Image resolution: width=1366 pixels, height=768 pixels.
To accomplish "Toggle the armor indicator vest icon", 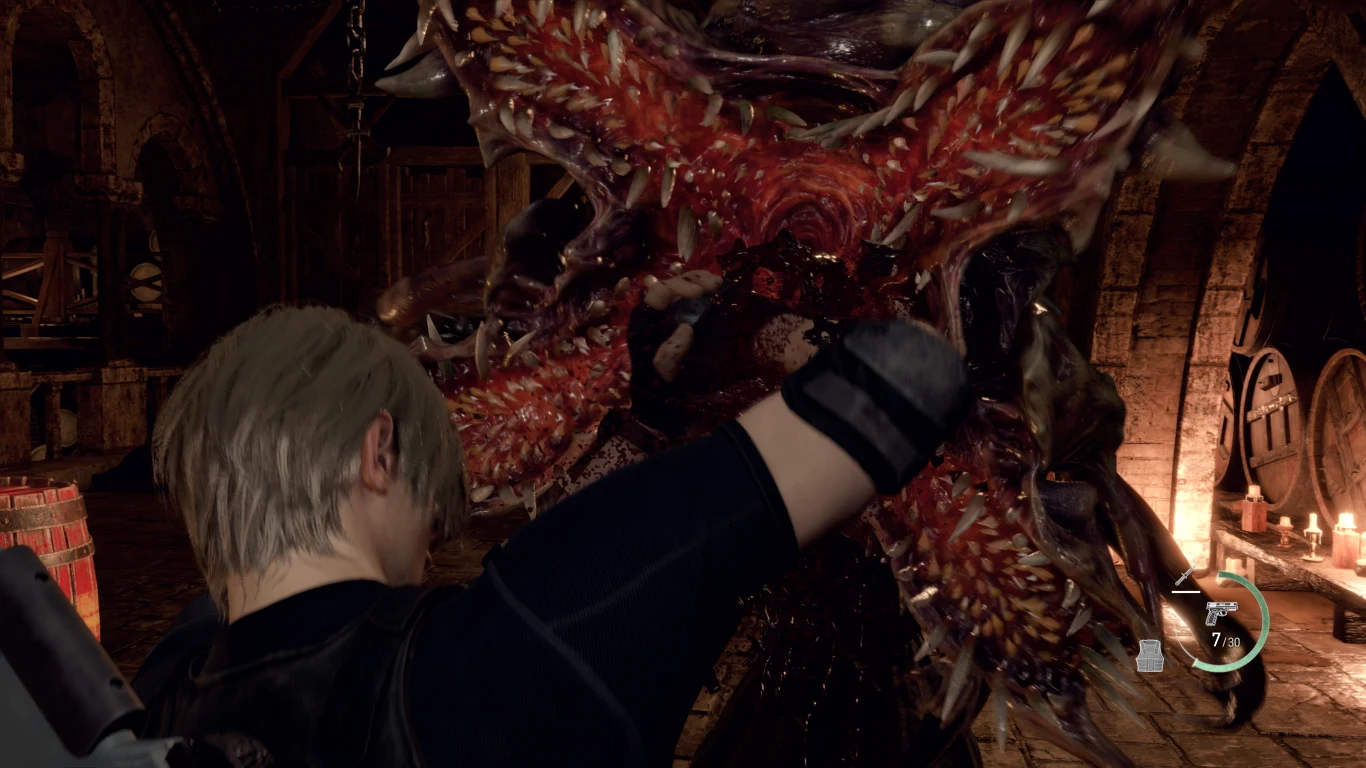I will 1150,656.
